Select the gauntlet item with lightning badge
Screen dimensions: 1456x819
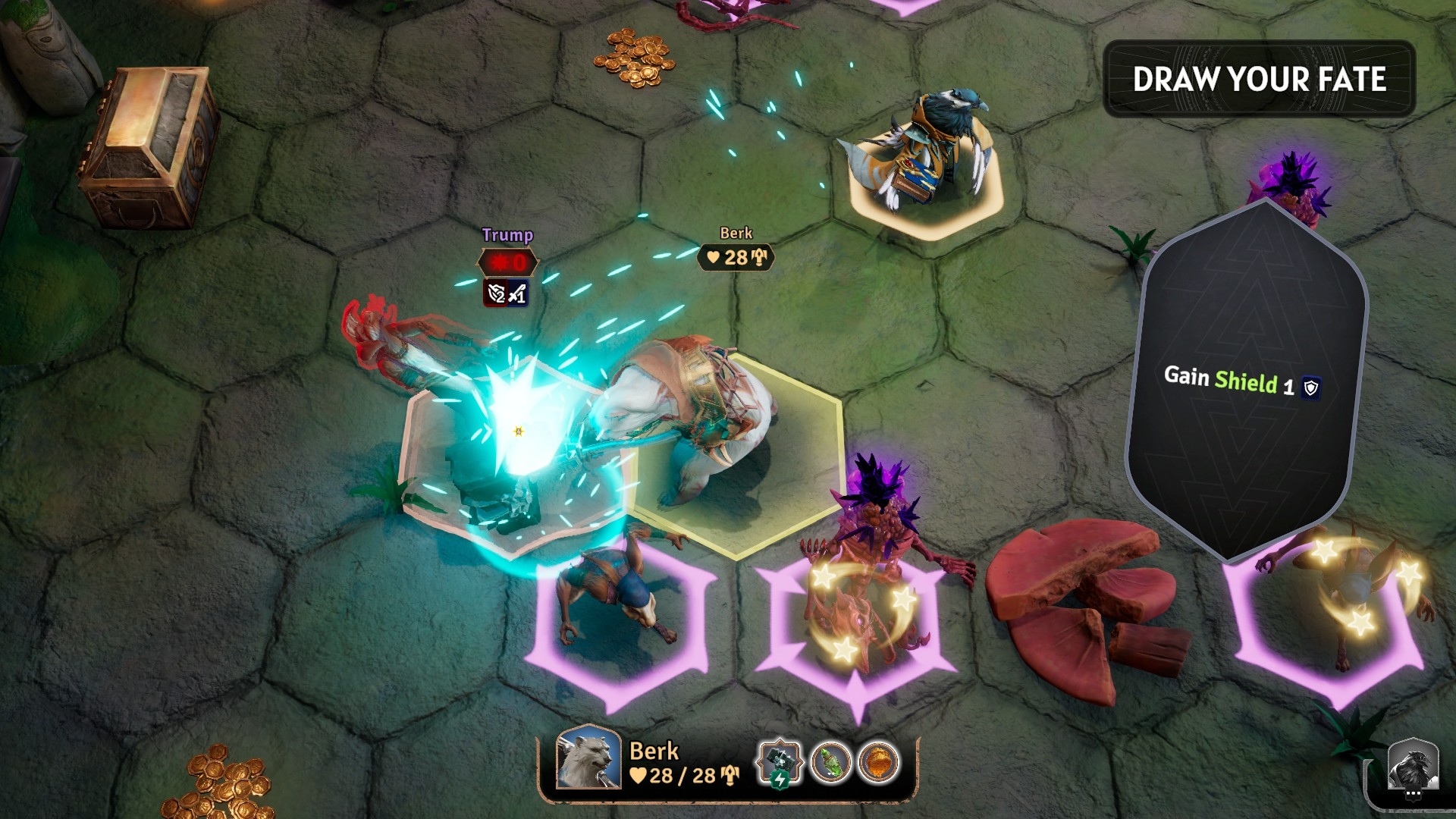780,761
